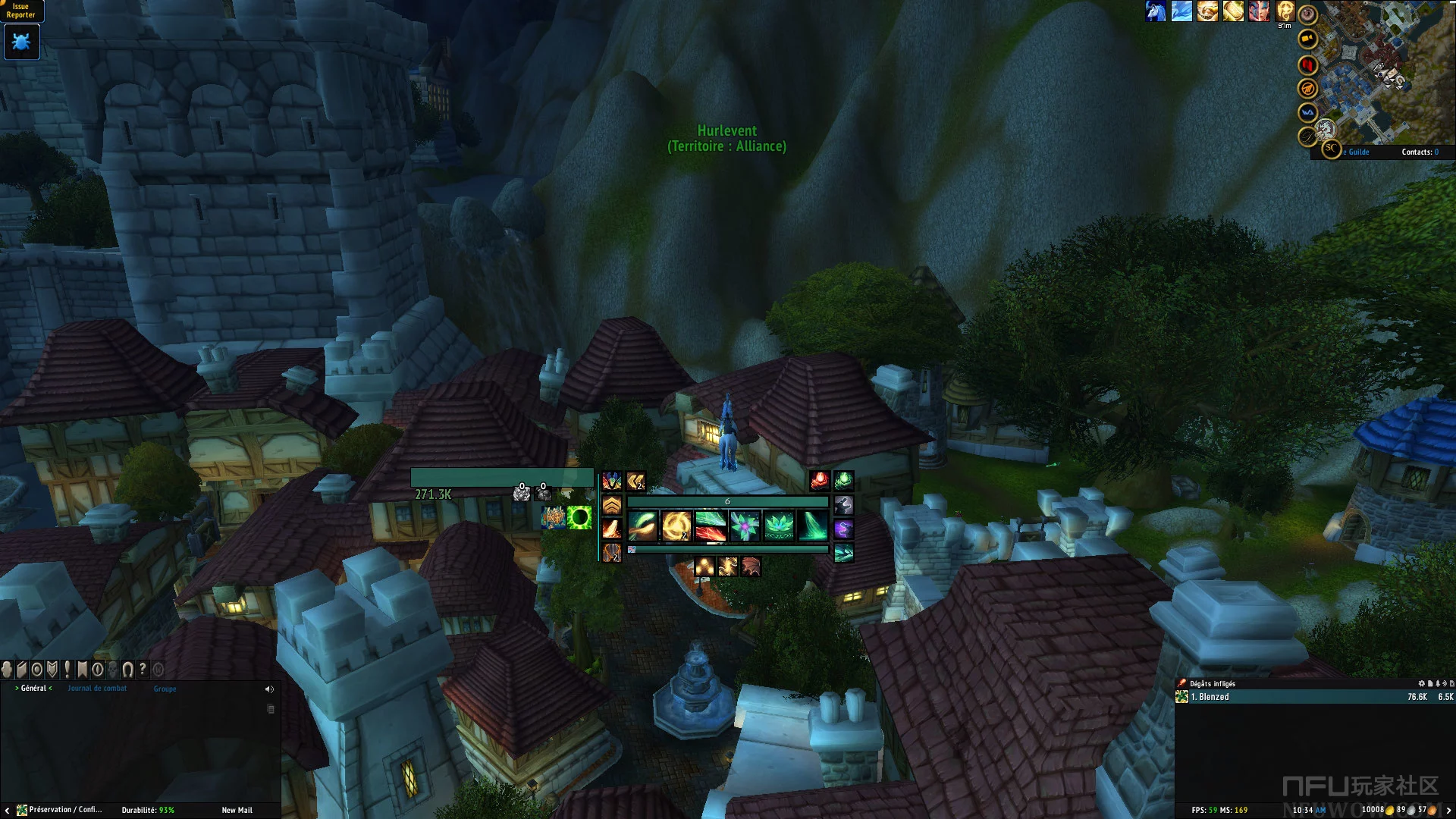Open the New Mail notification
The height and width of the screenshot is (819, 1456).
(237, 810)
